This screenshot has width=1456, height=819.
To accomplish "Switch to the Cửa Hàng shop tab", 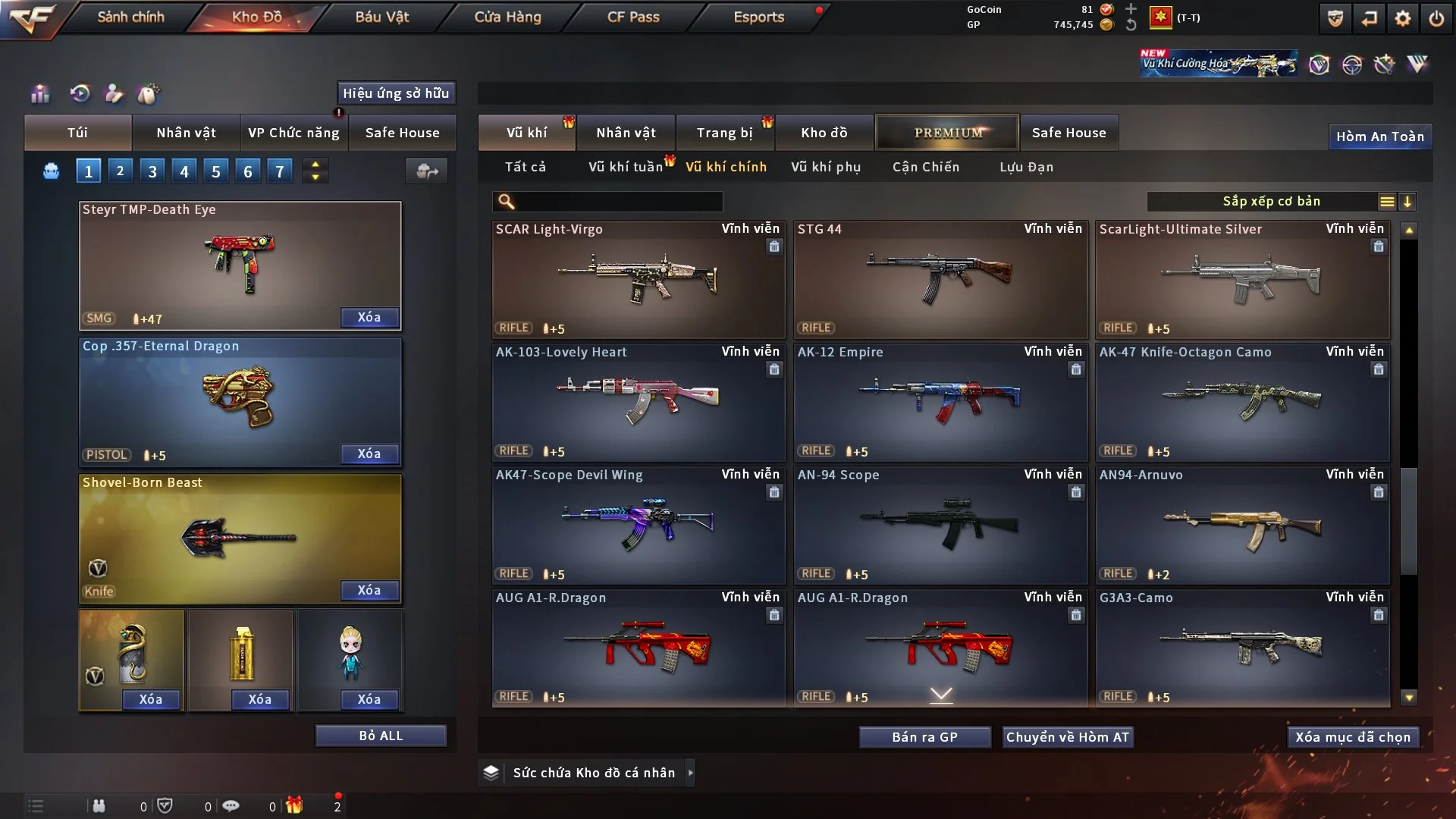I will (x=507, y=17).
